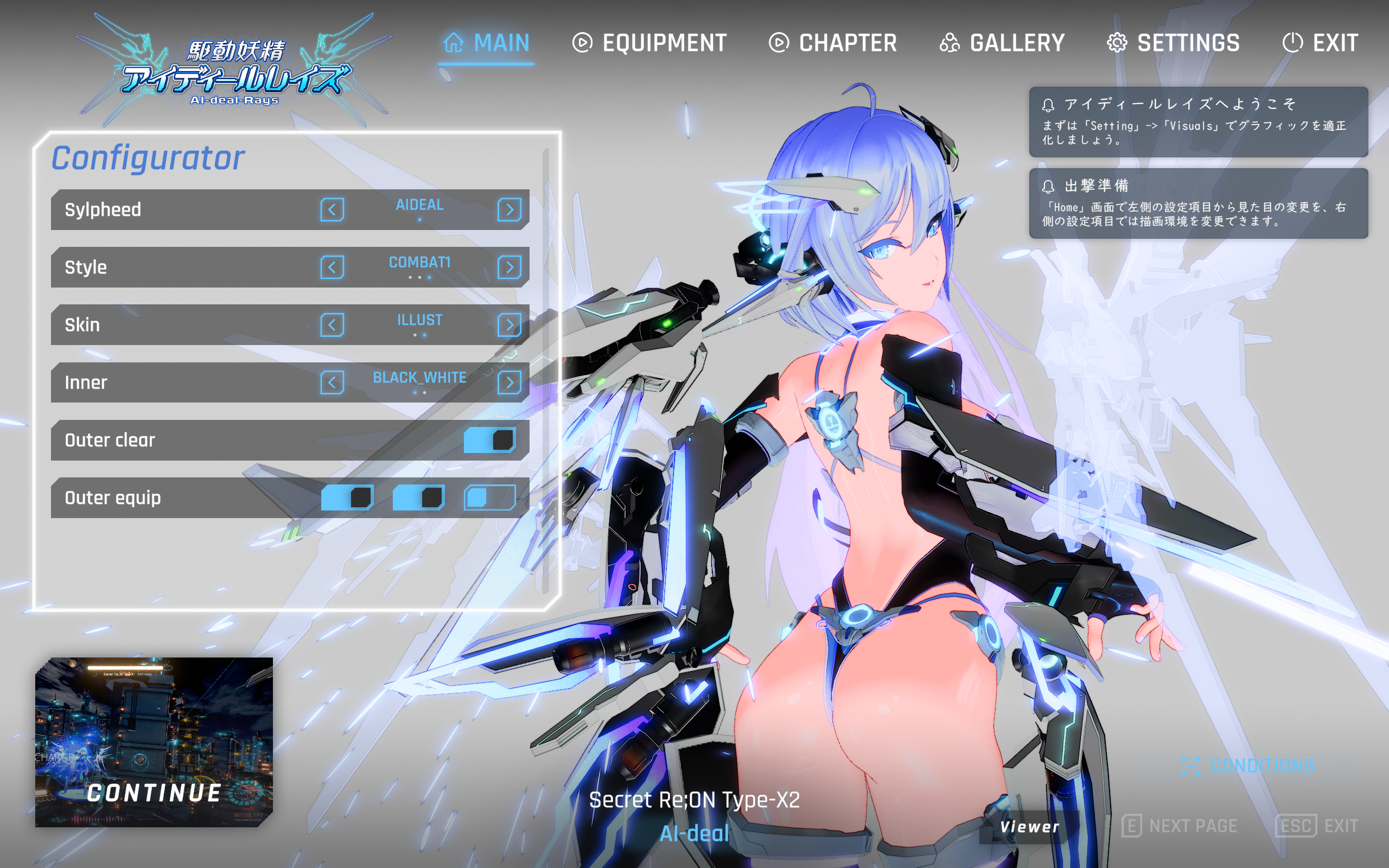1389x868 pixels.
Task: Advance Style past COMBAT1
Action: 509,267
